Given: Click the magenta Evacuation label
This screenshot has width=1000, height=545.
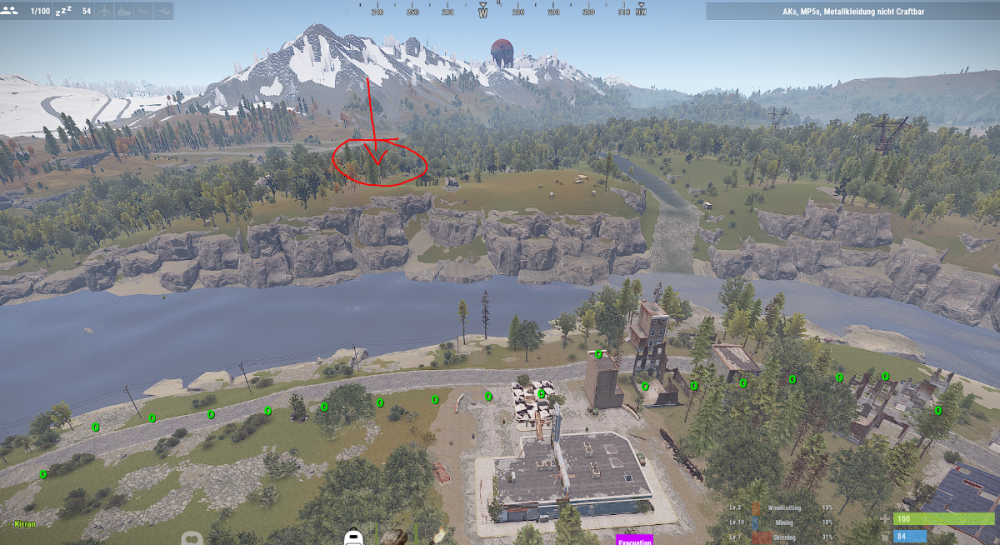Looking at the screenshot, I should (x=633, y=540).
